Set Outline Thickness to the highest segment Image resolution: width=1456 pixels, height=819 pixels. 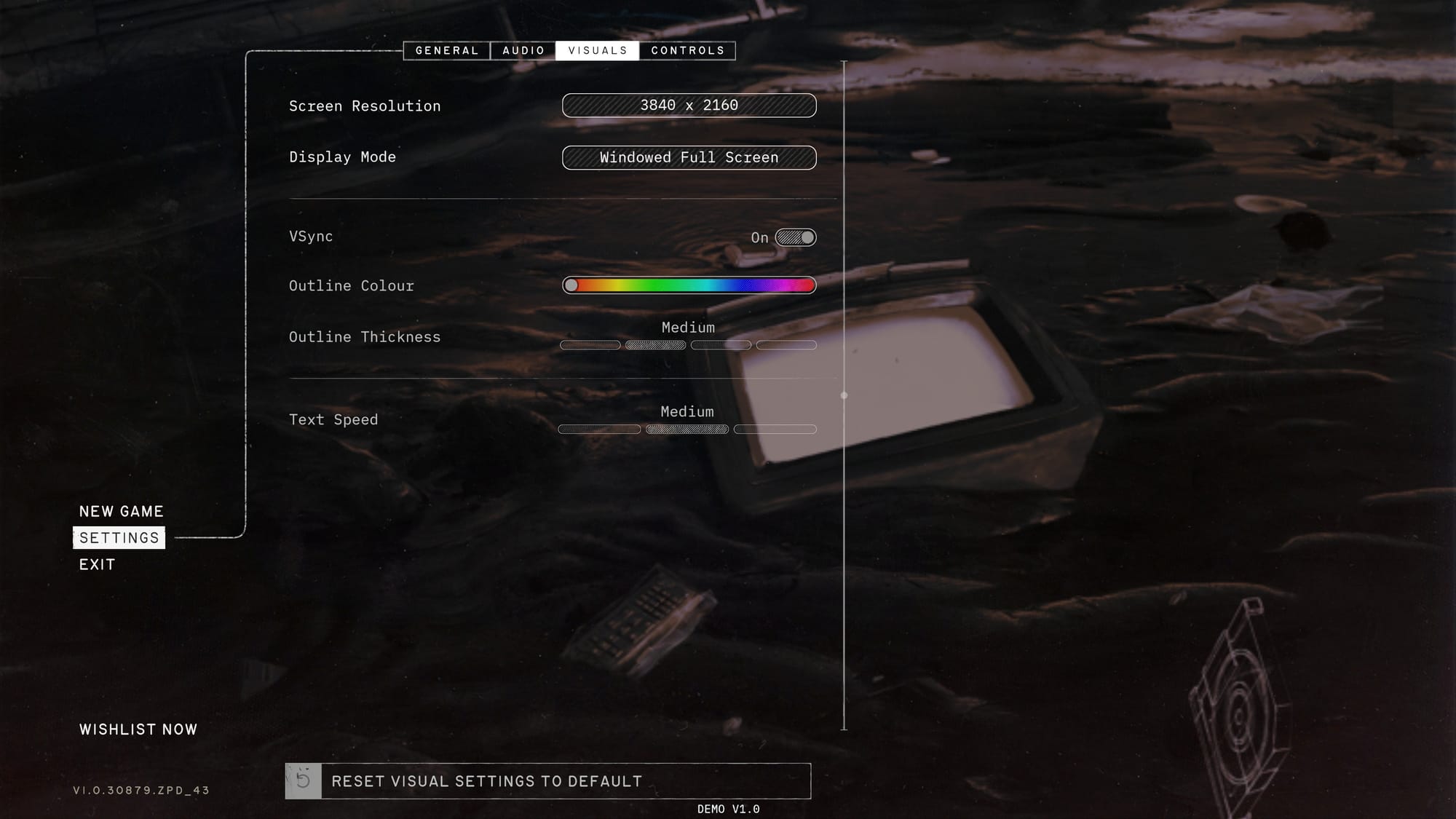coord(786,344)
